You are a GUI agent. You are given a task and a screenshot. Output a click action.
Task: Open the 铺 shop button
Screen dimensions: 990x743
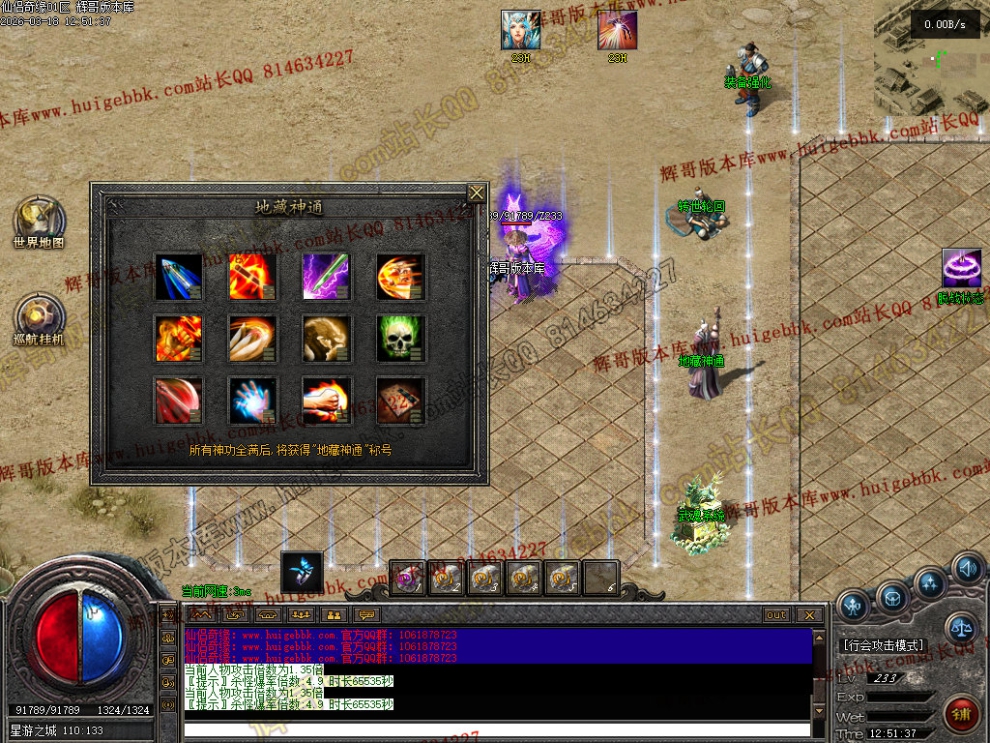(961, 714)
